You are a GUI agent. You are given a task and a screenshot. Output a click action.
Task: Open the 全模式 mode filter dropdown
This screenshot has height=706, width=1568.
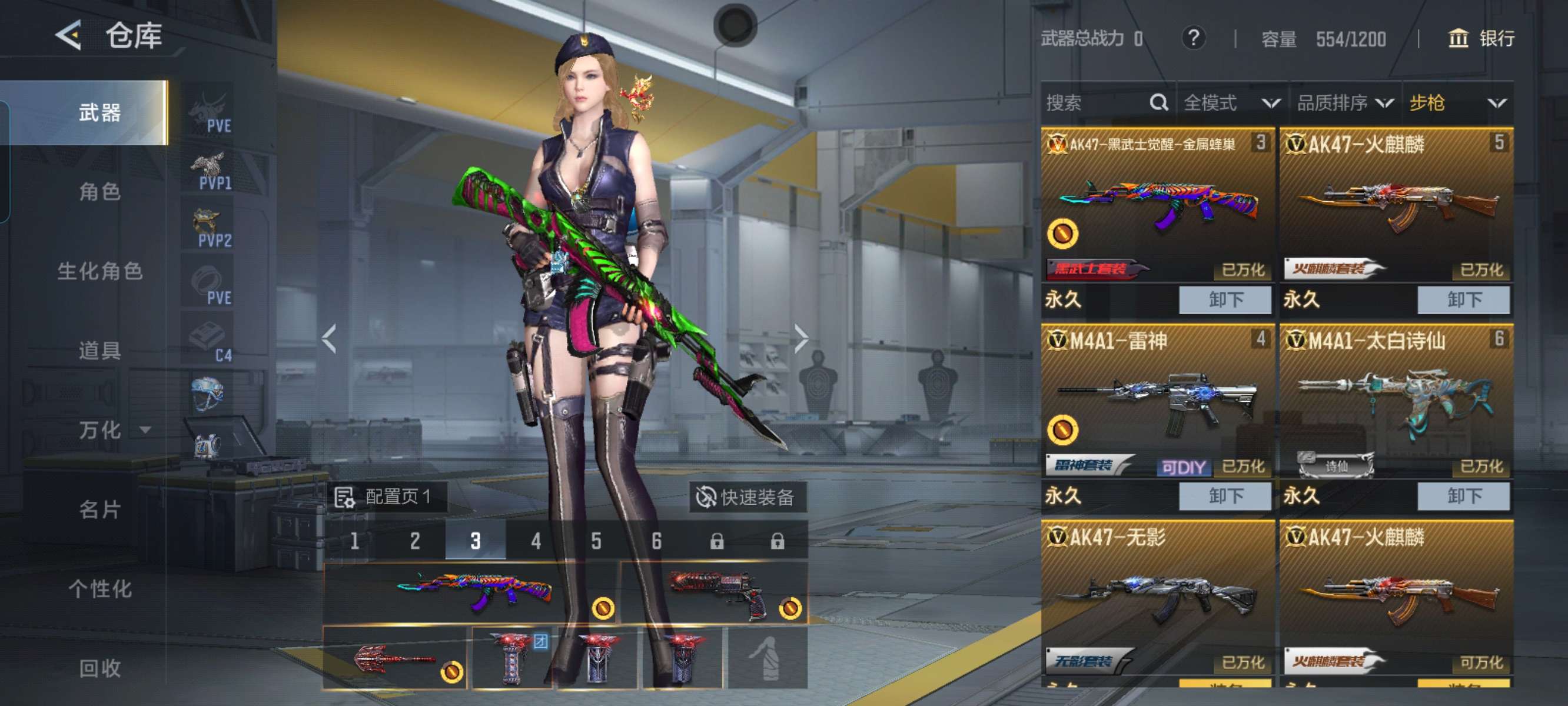[x=1230, y=103]
